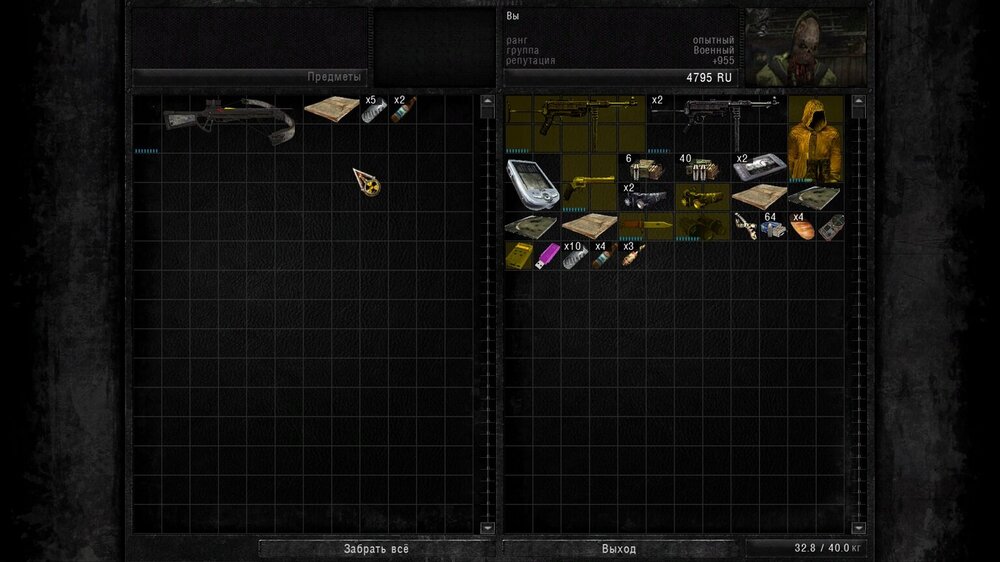
Task: Pick the x10 foil-wrapped stack in your inventory
Action: tap(576, 256)
